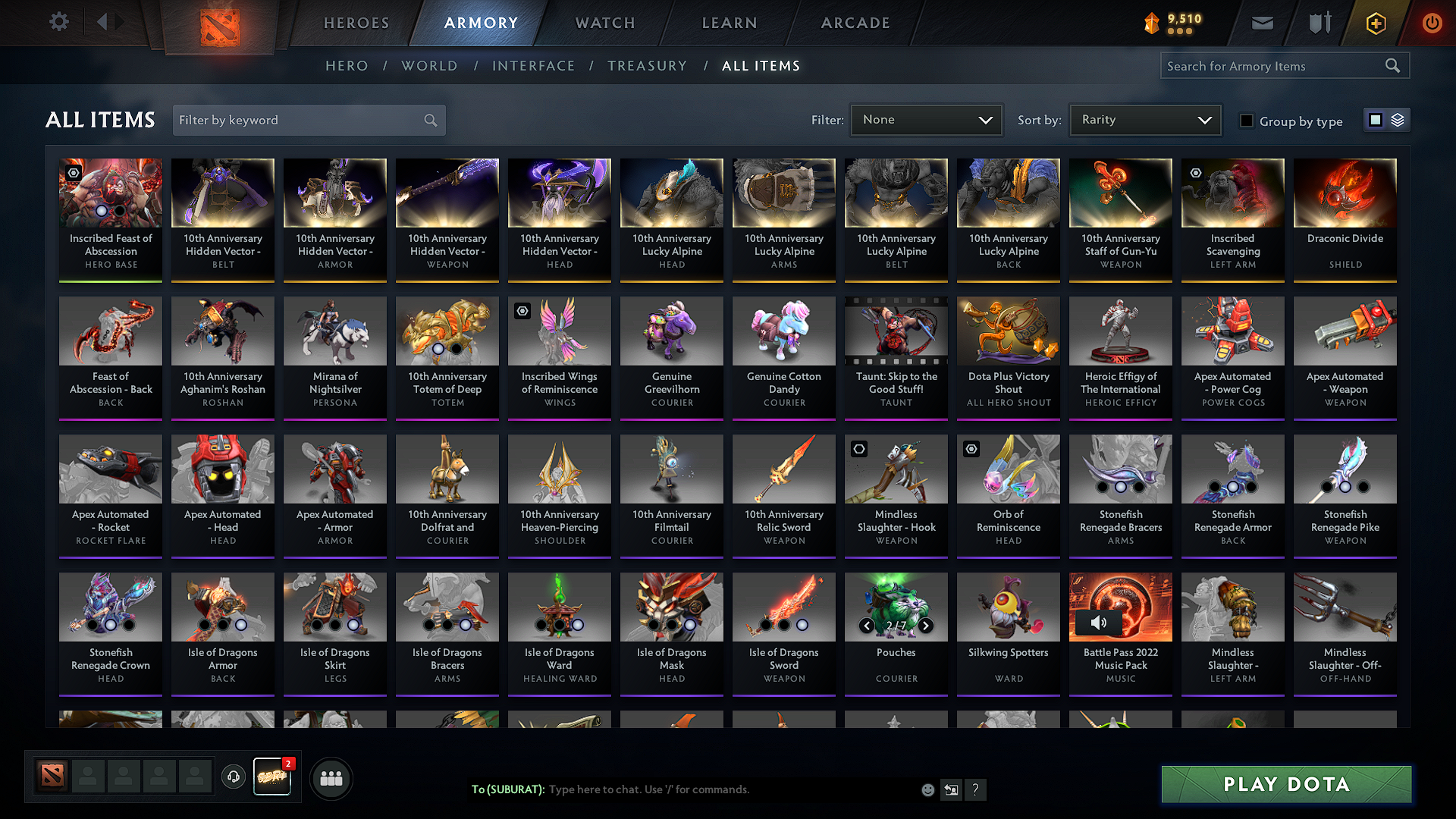1456x819 pixels.
Task: Enable the Group by type checkbox
Action: [1247, 121]
